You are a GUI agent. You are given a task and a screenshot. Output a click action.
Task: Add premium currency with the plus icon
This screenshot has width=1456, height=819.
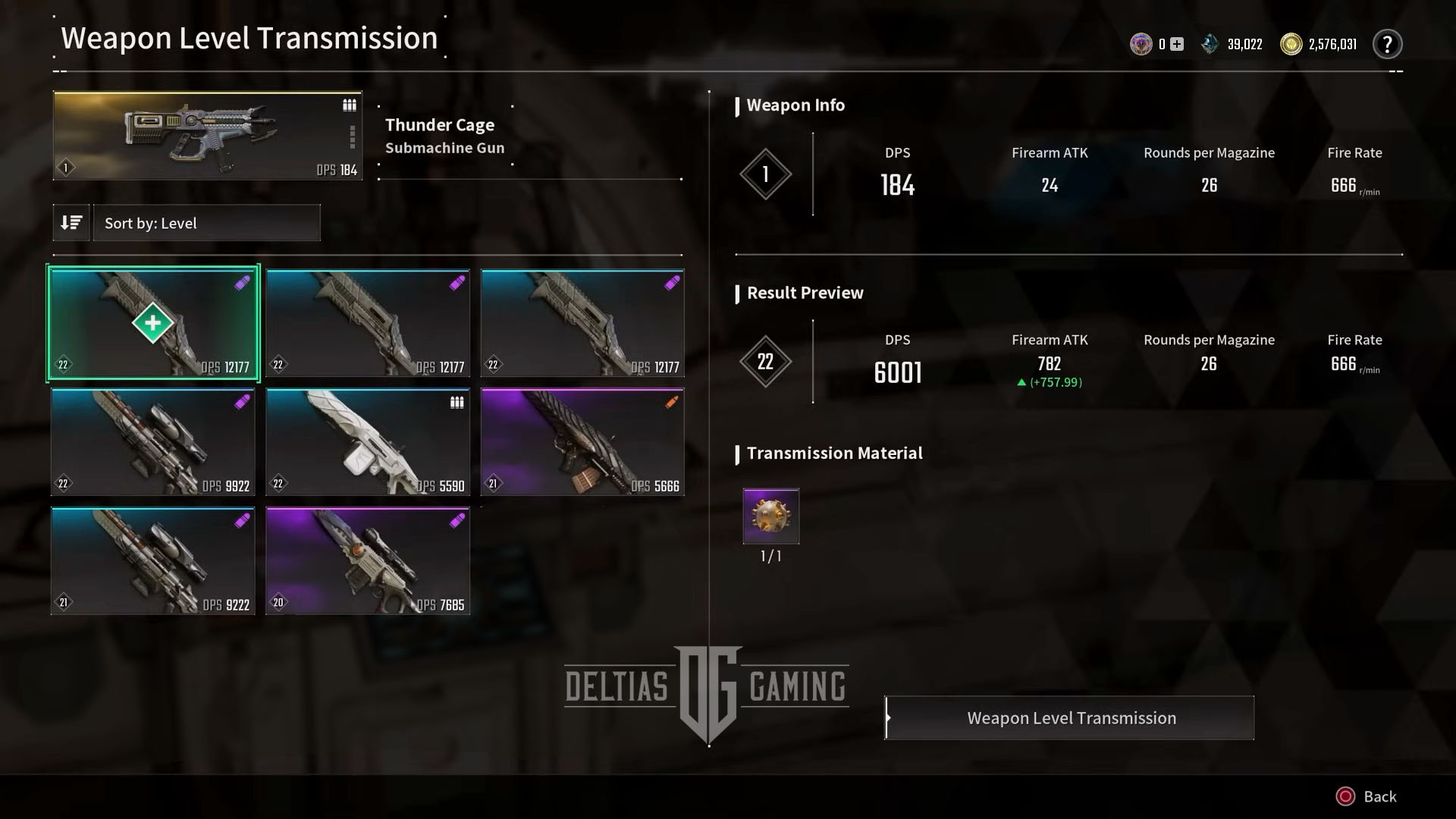1177,45
